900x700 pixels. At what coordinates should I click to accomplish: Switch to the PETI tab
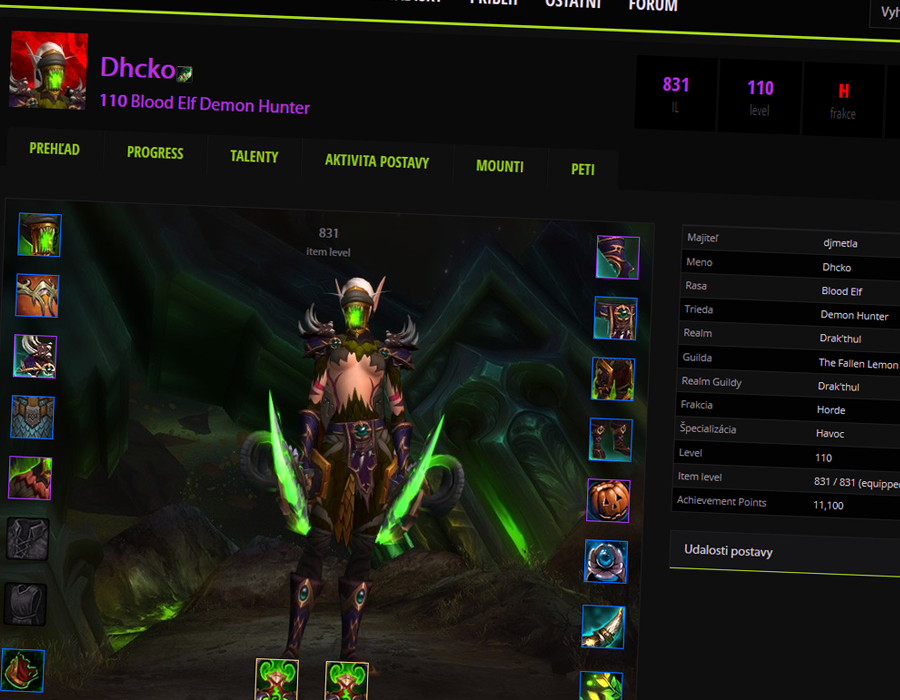tap(583, 169)
